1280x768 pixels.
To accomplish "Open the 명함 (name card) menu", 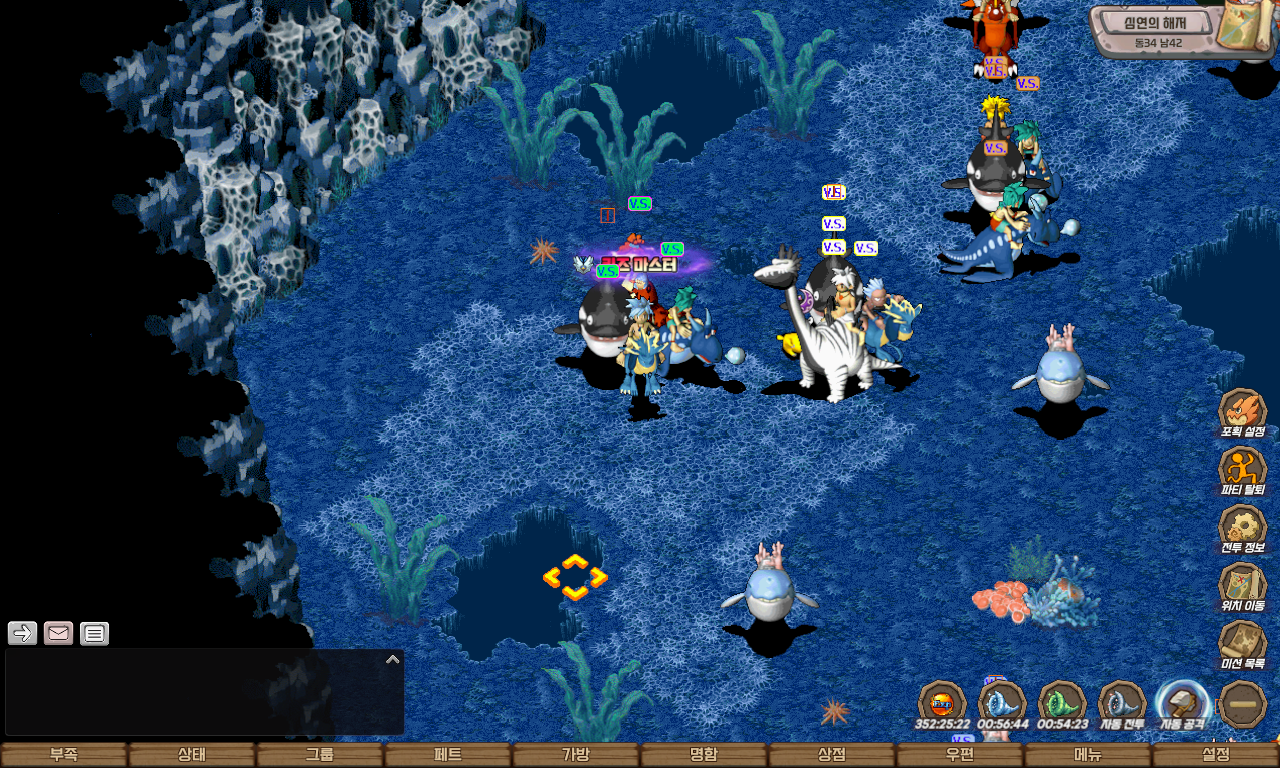I will (704, 755).
